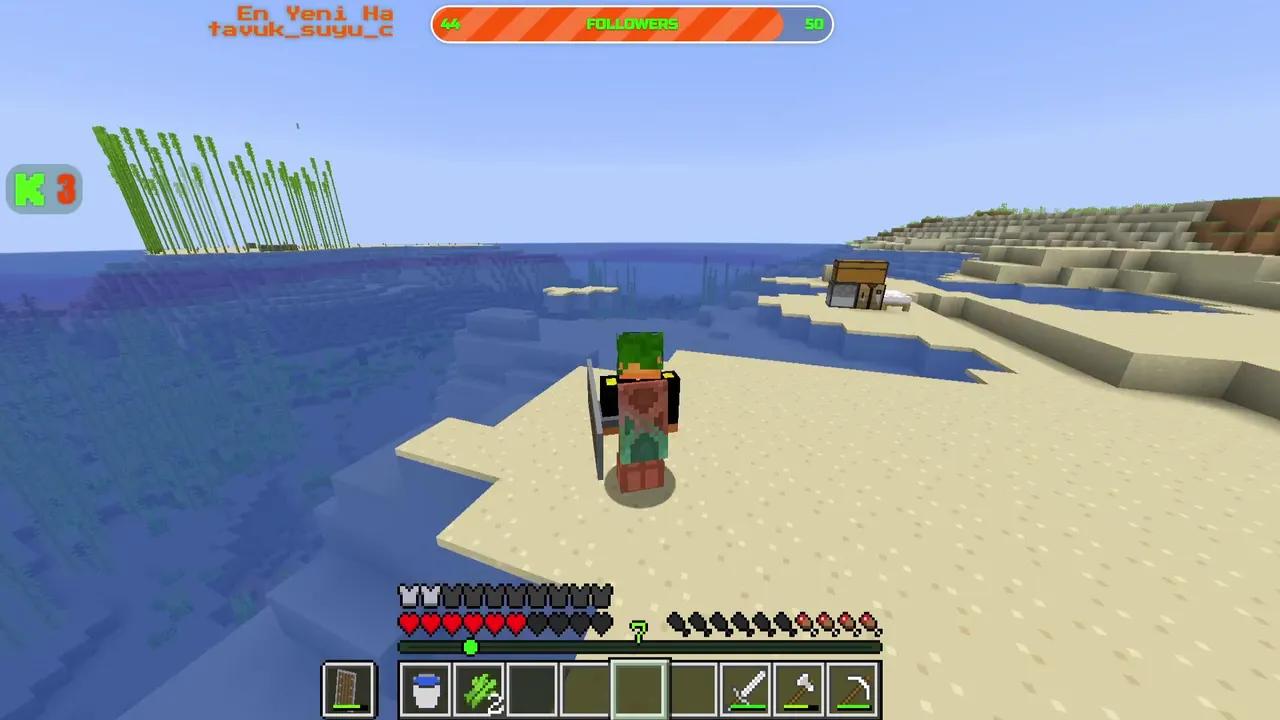Click the green experience level number 7
The width and height of the screenshot is (1280, 720).
(x=638, y=627)
